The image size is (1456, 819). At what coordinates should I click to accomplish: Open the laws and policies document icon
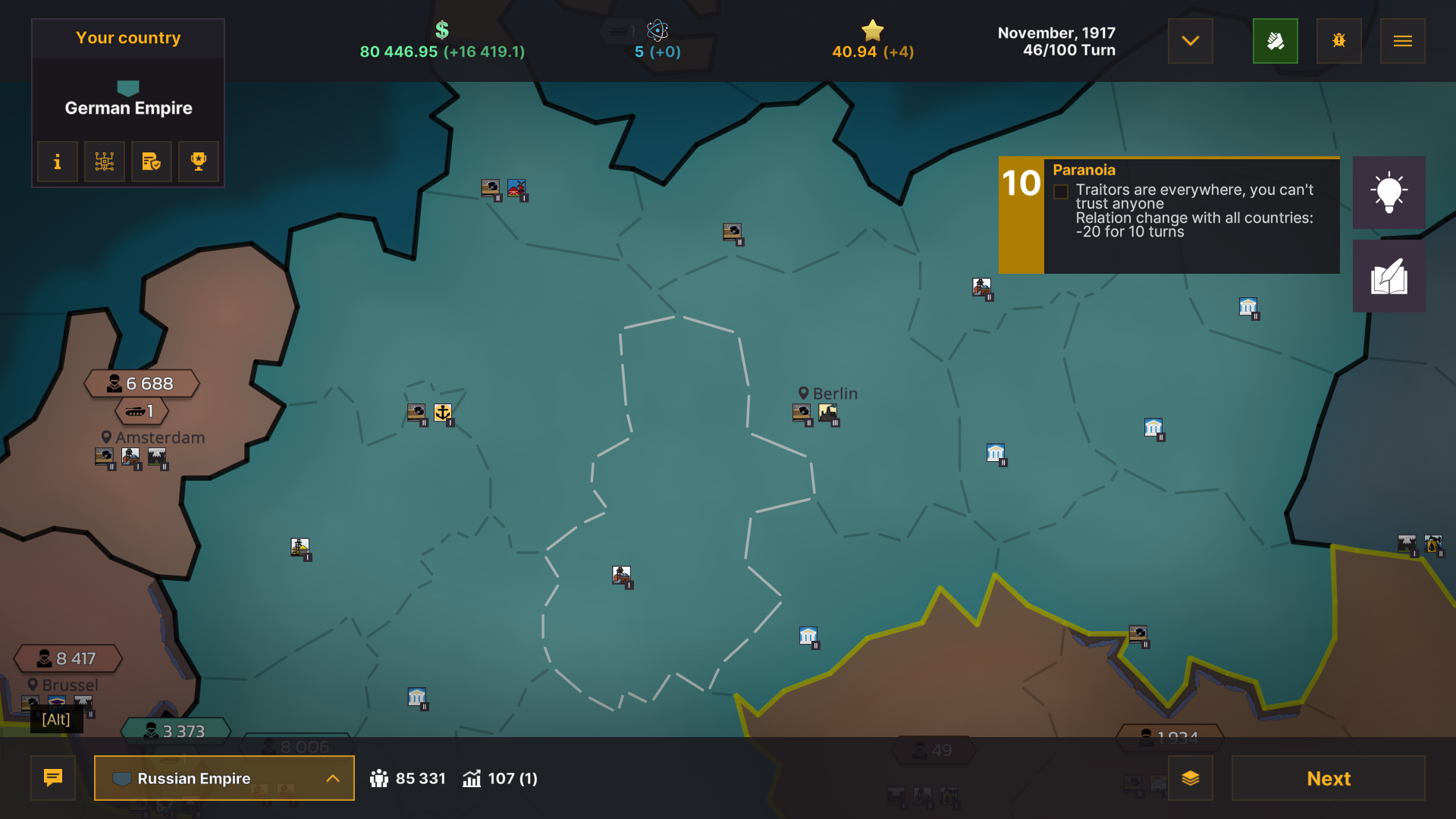tap(151, 162)
